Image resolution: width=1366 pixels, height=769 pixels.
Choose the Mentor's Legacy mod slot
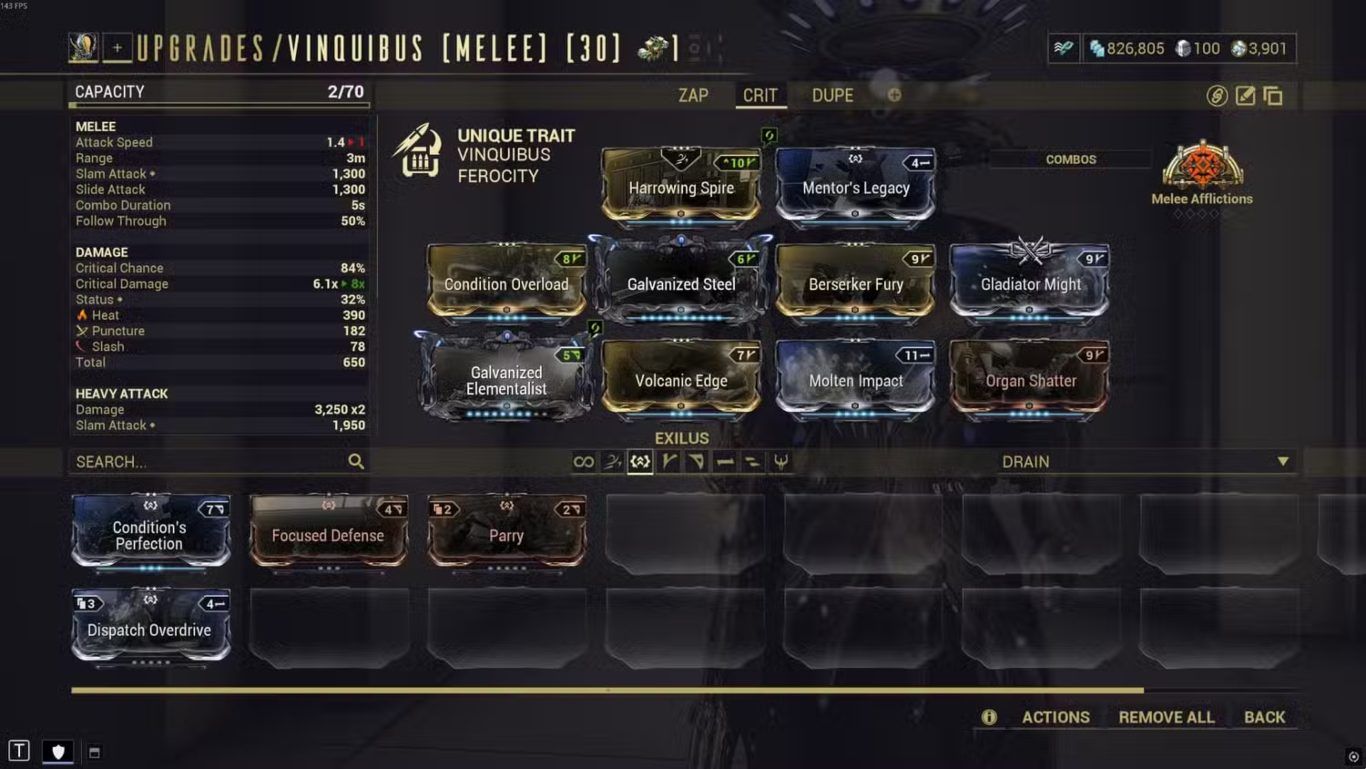856,186
